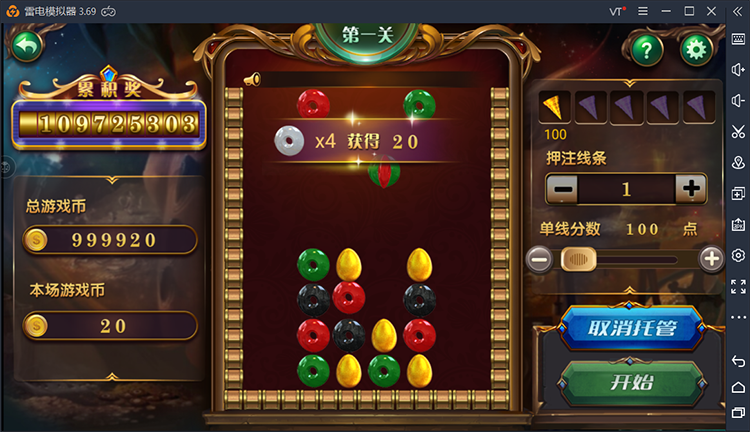Click the single-line score slider handle
Screen dimensions: 750x432
point(578,259)
